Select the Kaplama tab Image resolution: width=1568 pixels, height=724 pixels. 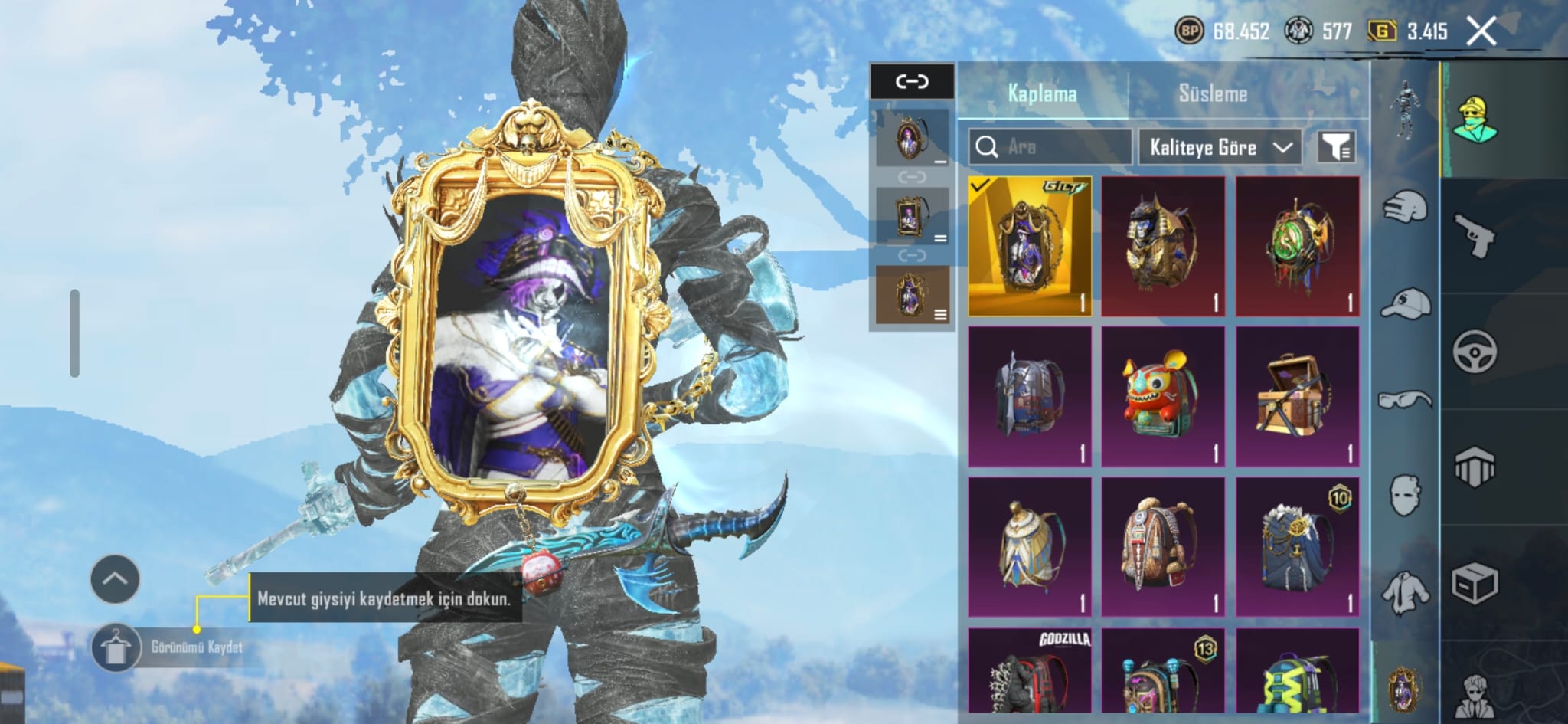point(1042,94)
